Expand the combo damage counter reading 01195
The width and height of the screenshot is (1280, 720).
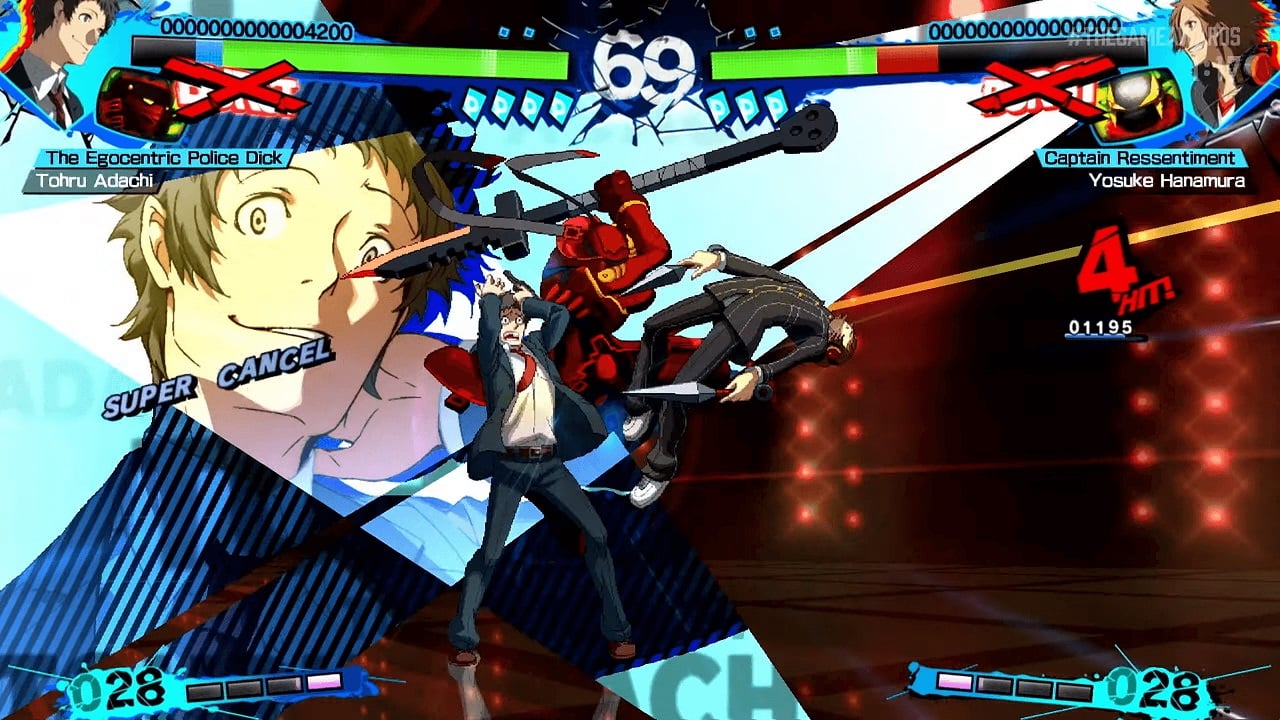click(x=1100, y=325)
